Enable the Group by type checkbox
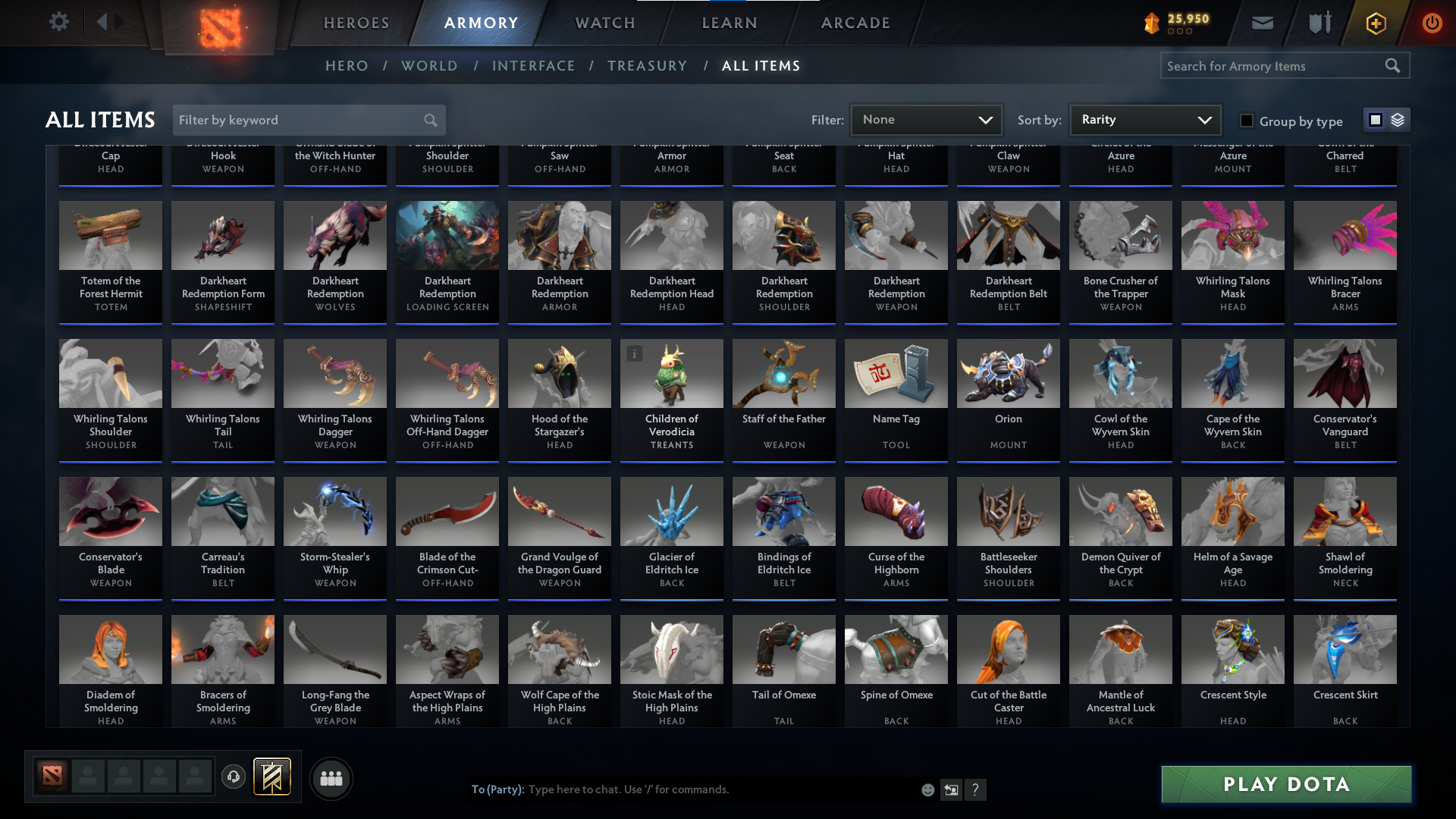The width and height of the screenshot is (1456, 819). pyautogui.click(x=1246, y=120)
